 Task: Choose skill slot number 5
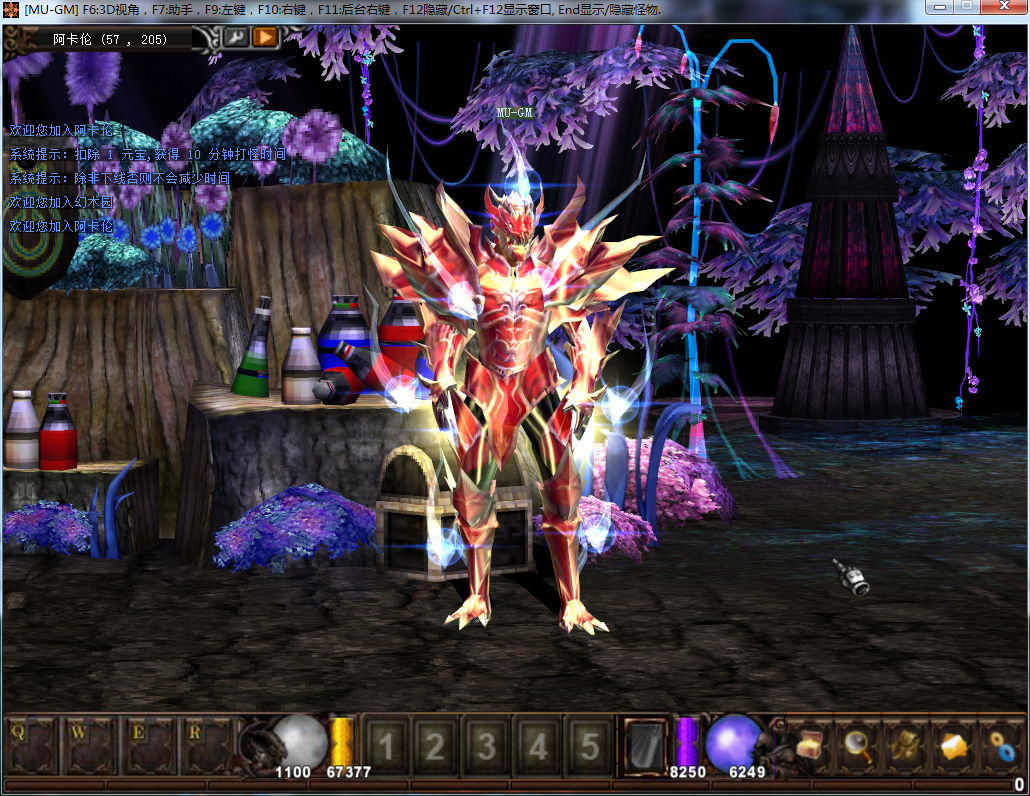(591, 746)
